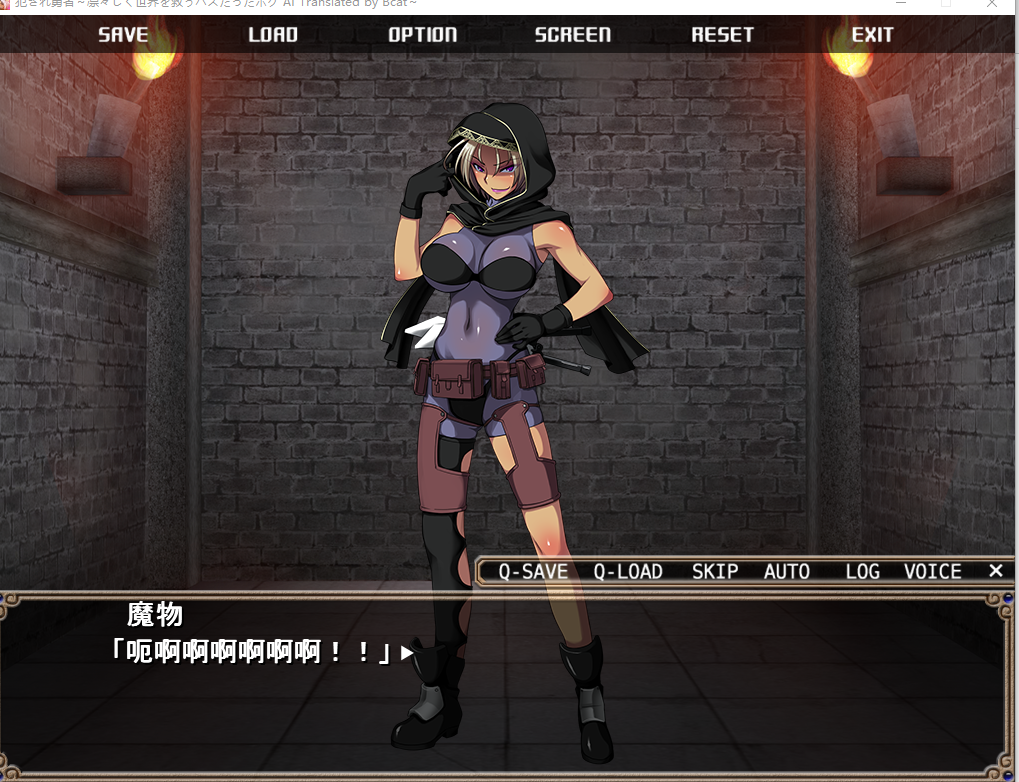Choose RESET in the top bar
1019x782 pixels.
pos(722,35)
